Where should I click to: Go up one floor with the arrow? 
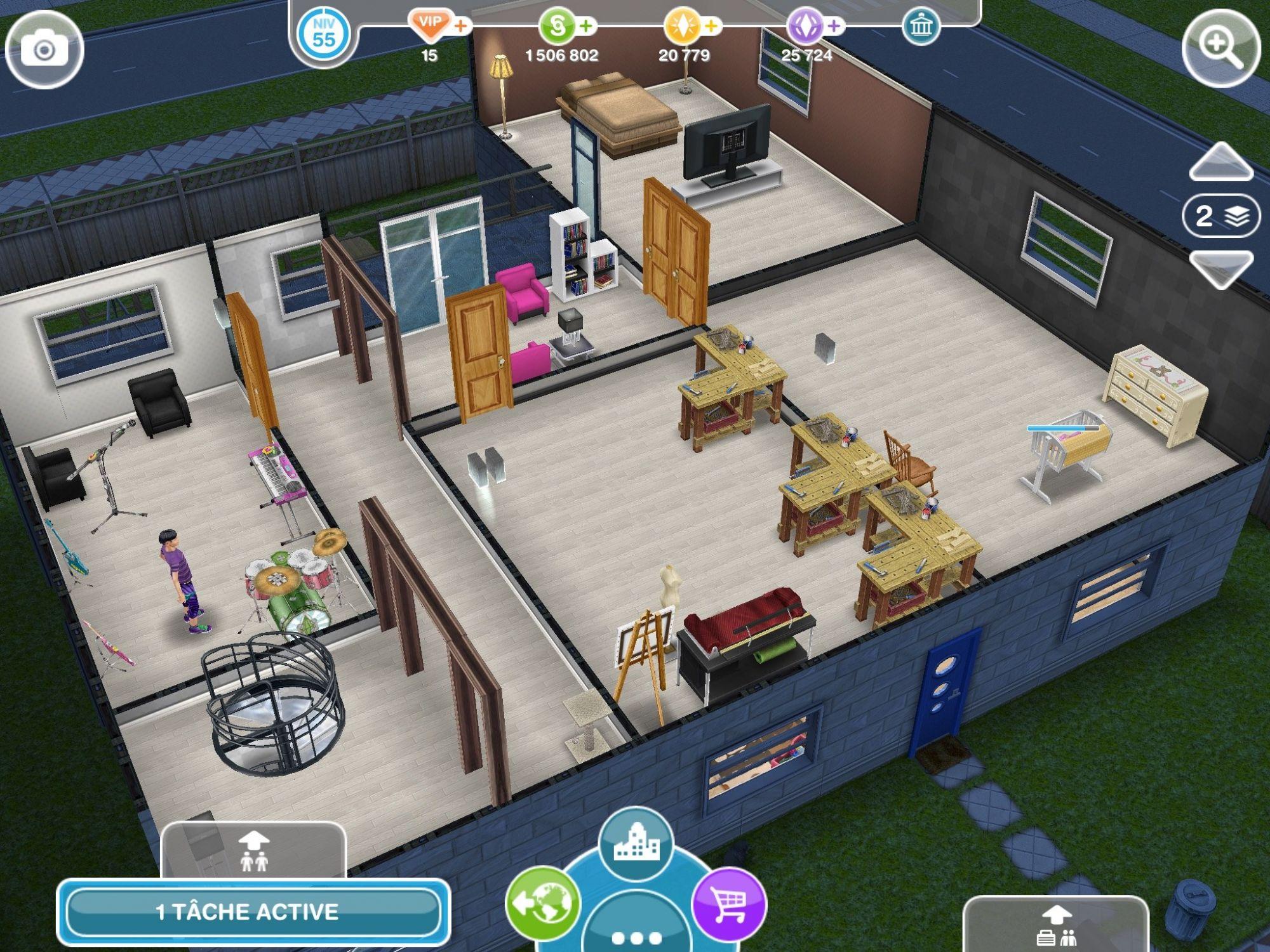pyautogui.click(x=1220, y=163)
